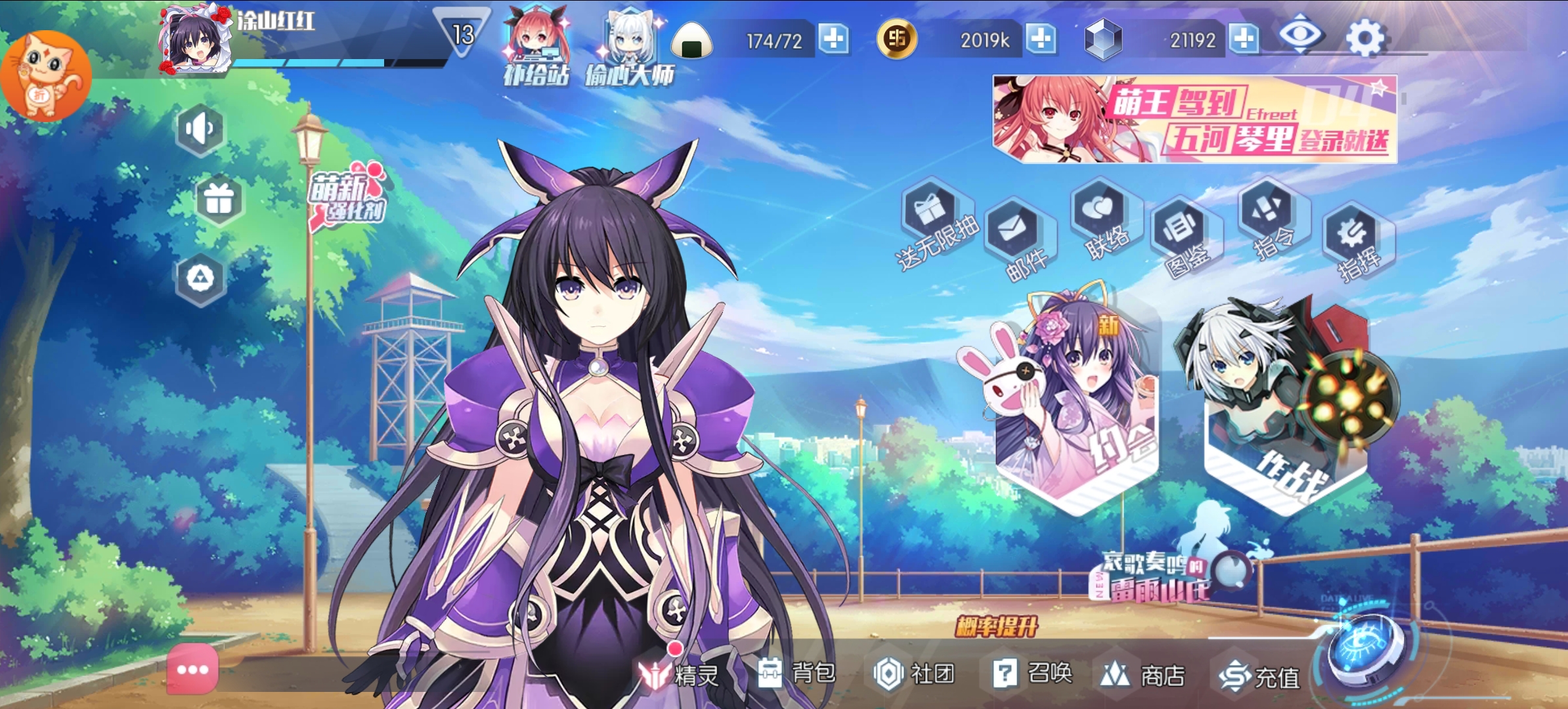1568x709 pixels.
Task: Open the 充值 recharge menu
Action: coord(1259,676)
